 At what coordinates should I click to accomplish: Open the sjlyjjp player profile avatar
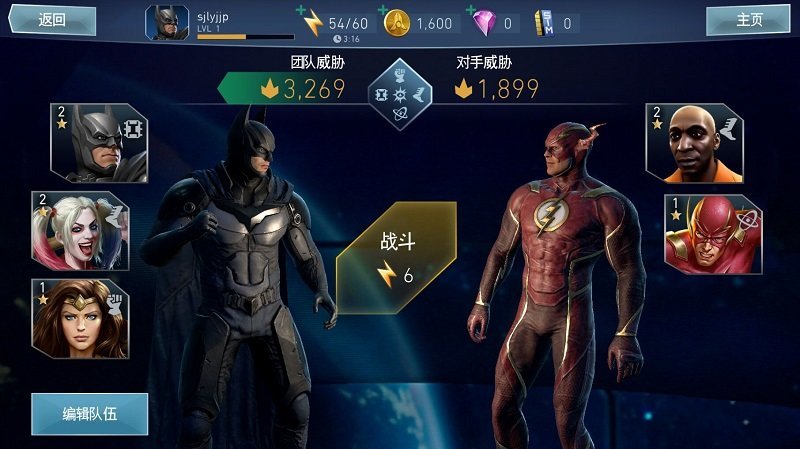pos(167,22)
